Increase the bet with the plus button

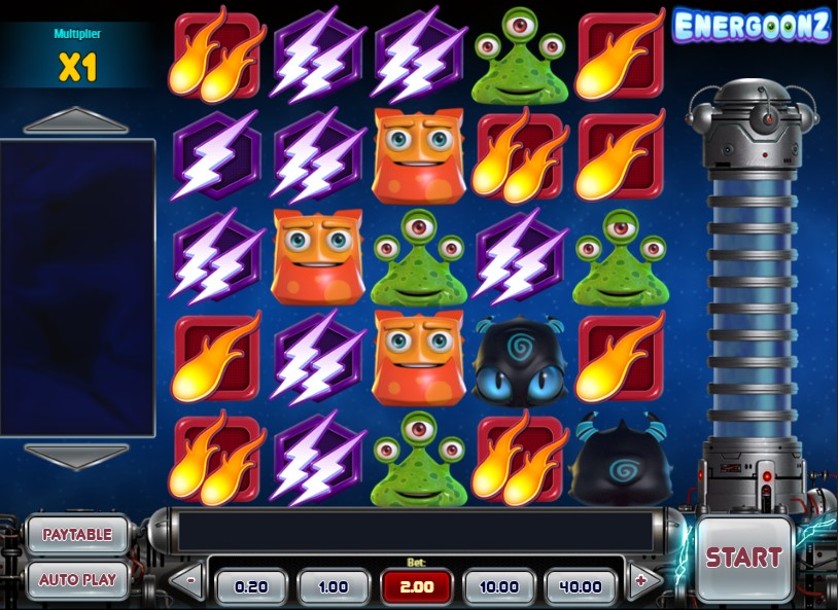[x=644, y=579]
